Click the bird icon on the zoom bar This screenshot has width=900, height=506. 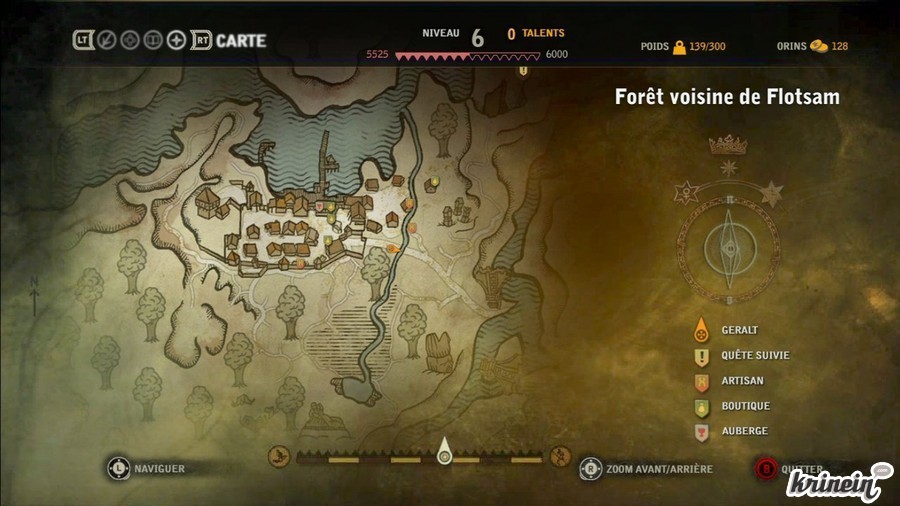(x=278, y=458)
